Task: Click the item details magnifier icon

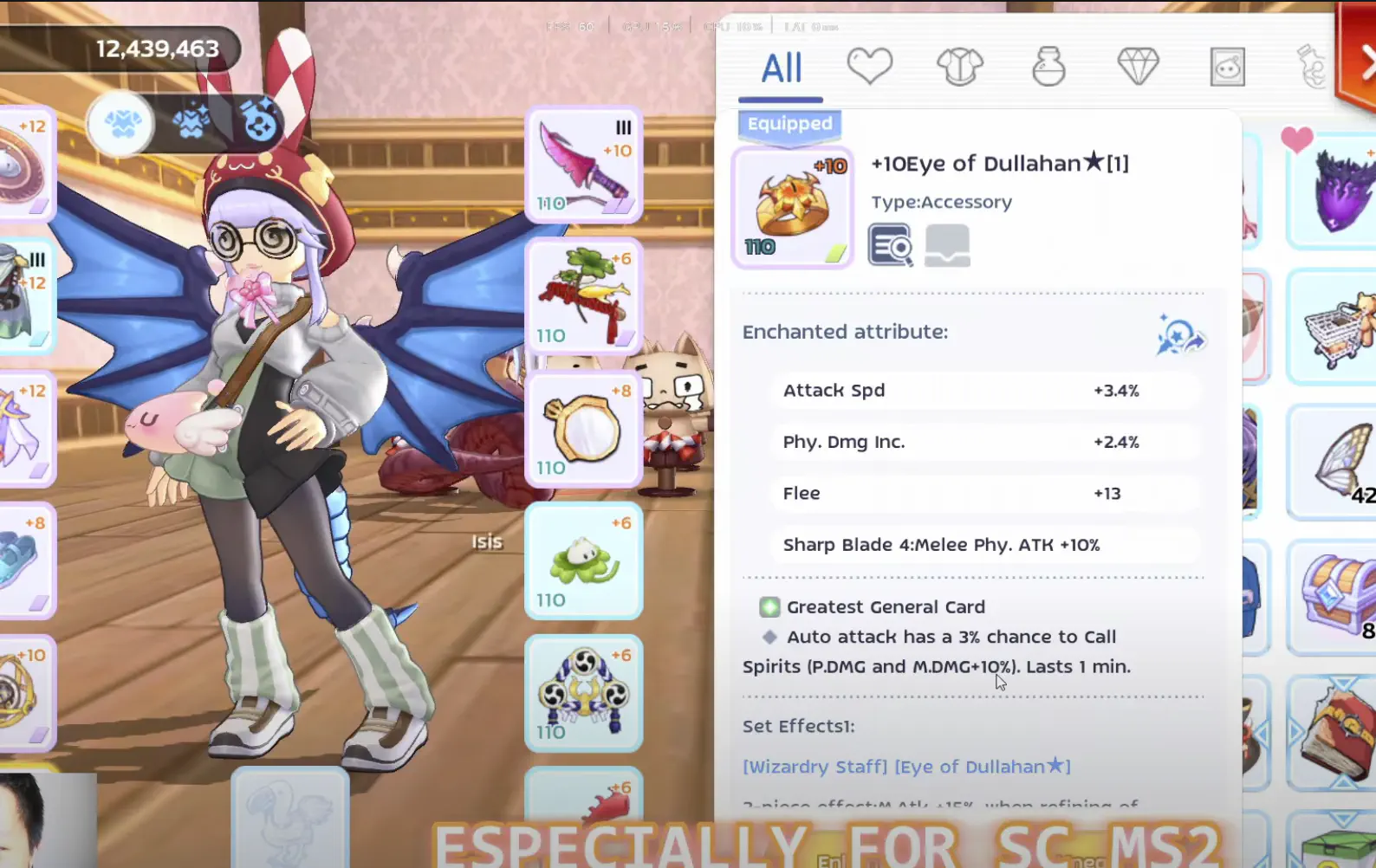Action: tap(890, 243)
